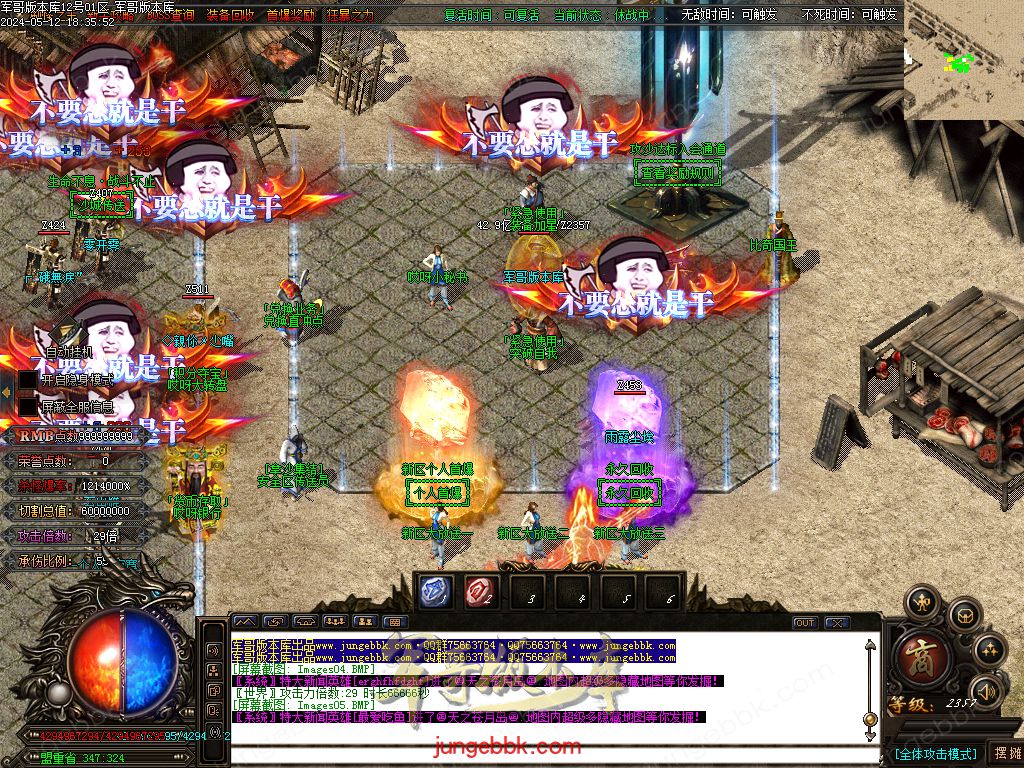Image resolution: width=1024 pixels, height=768 pixels.
Task: Switch the 全体攻击模式 attack mode
Action: [x=935, y=753]
